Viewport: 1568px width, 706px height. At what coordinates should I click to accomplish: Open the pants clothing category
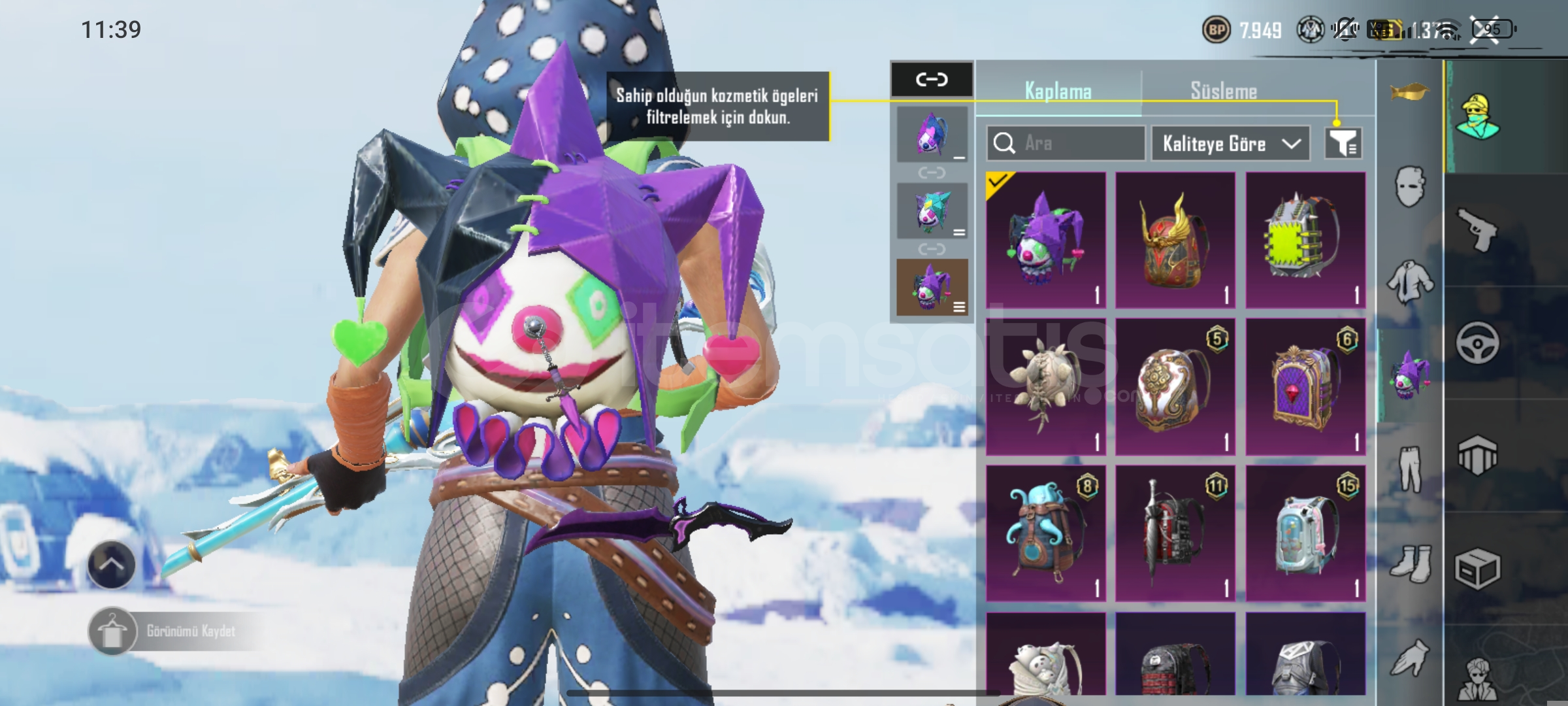click(1410, 469)
